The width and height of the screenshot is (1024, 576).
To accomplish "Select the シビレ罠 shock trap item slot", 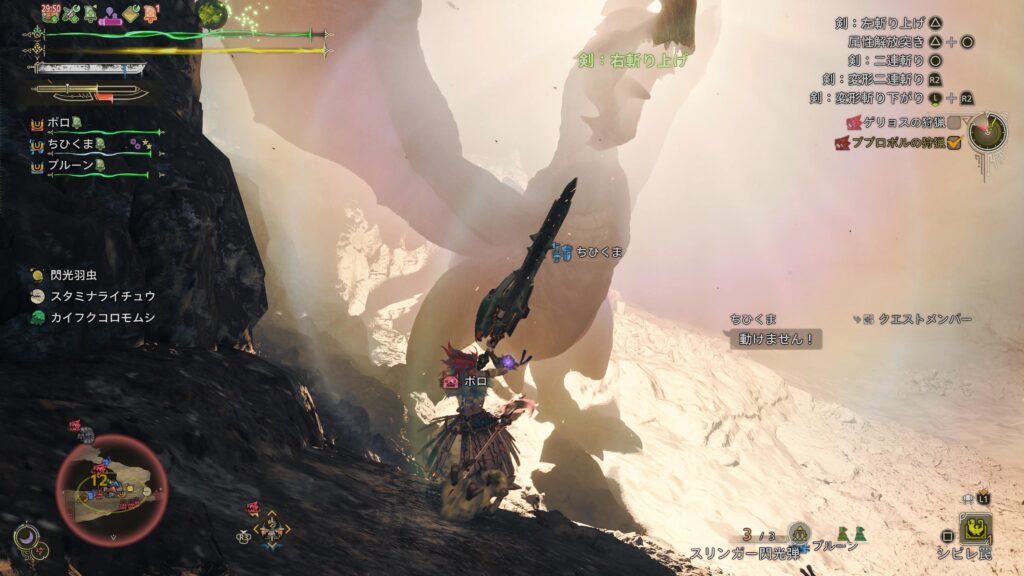I will click(976, 527).
